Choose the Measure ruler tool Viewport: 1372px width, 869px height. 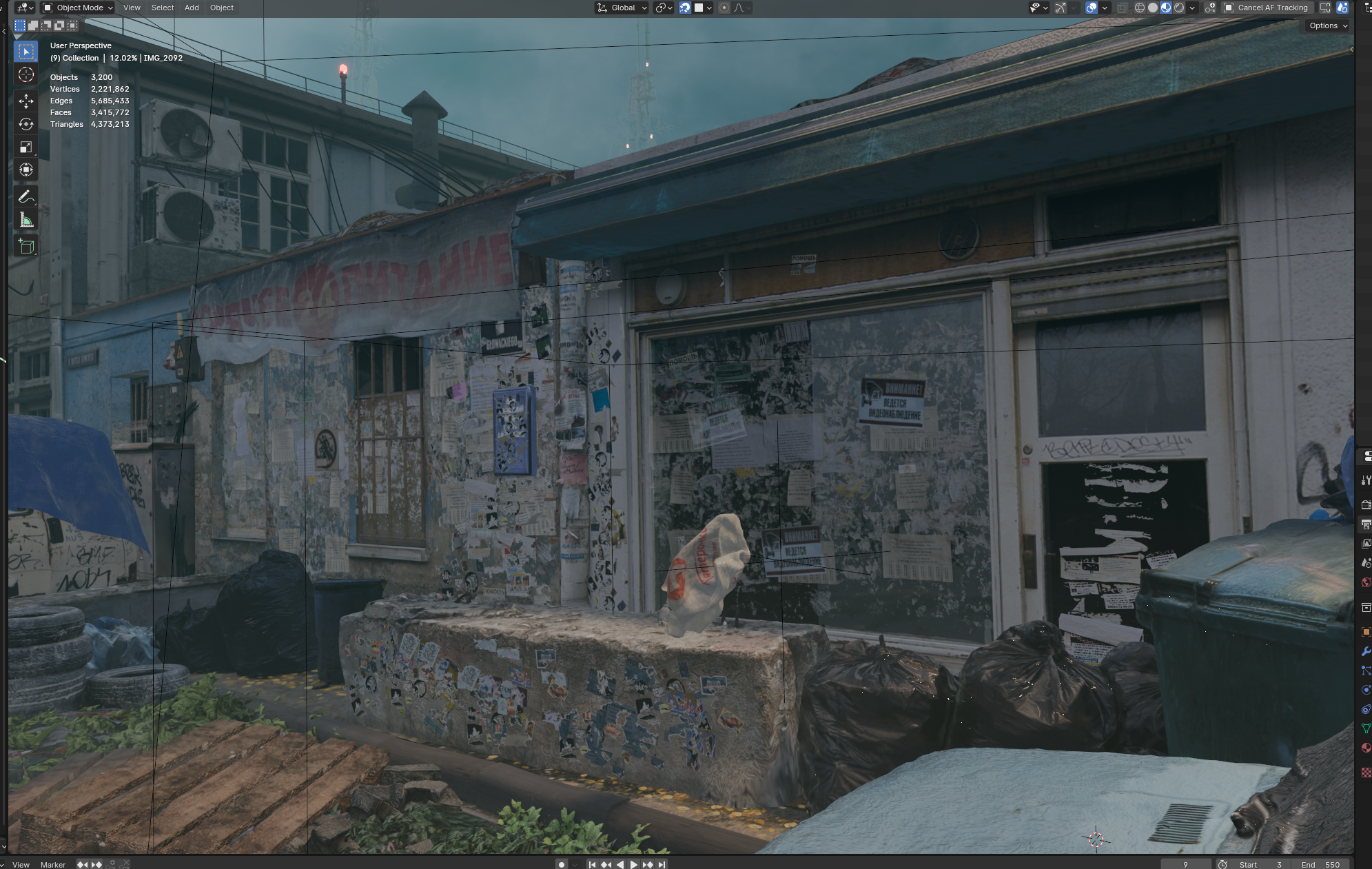pyautogui.click(x=26, y=220)
